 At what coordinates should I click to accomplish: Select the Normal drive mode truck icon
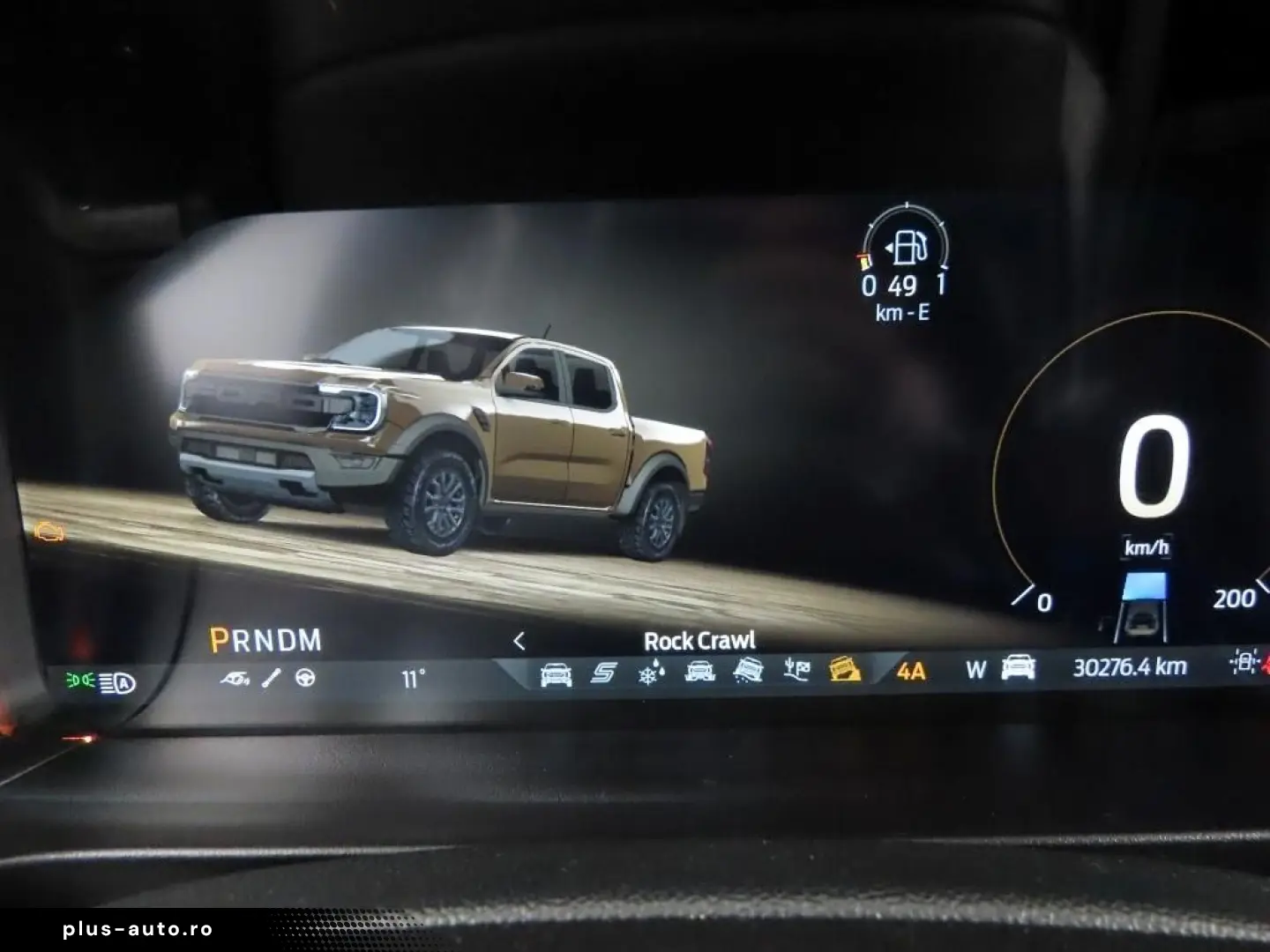(556, 674)
